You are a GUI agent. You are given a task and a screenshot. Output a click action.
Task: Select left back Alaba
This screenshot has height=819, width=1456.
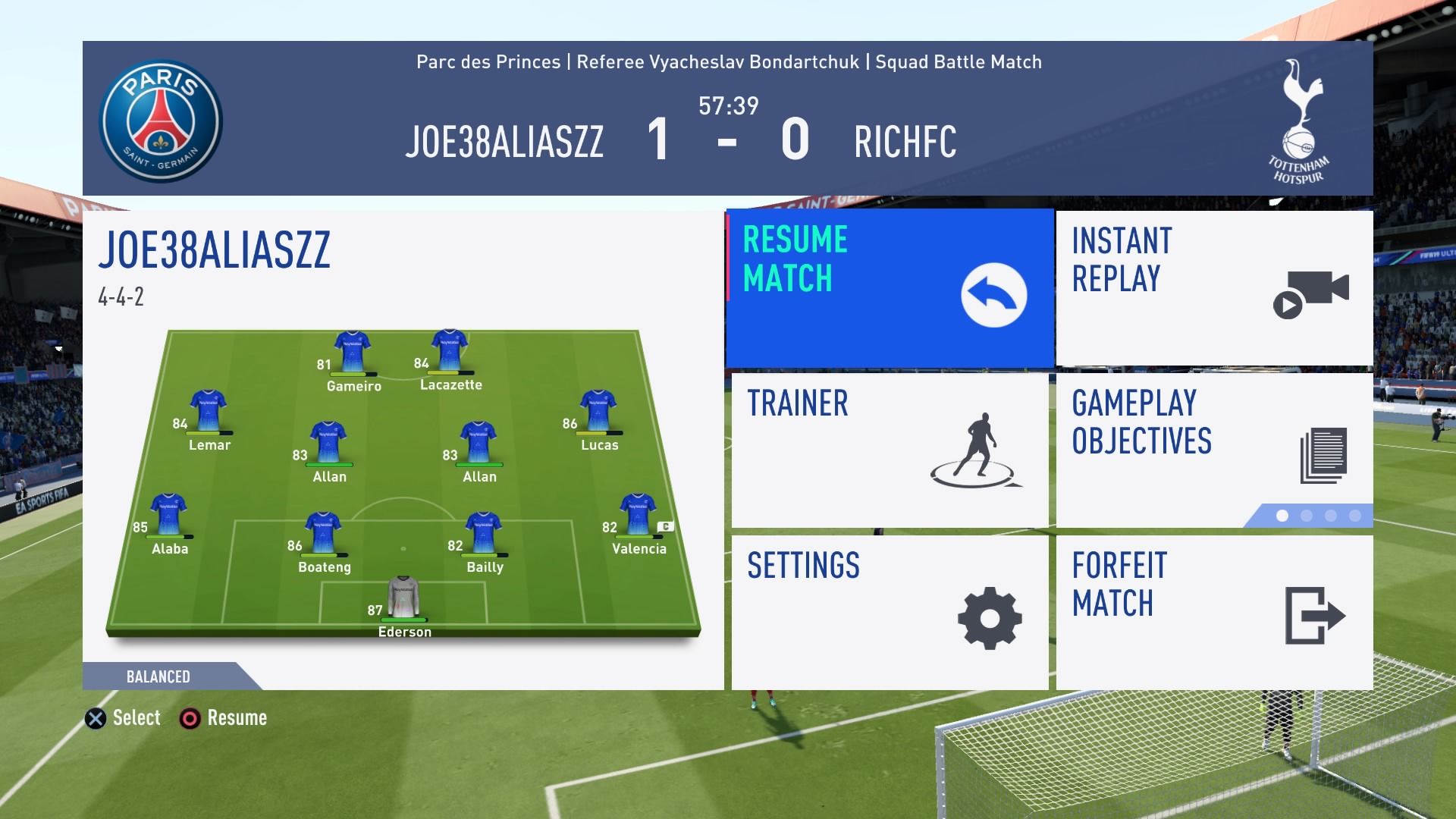168,516
